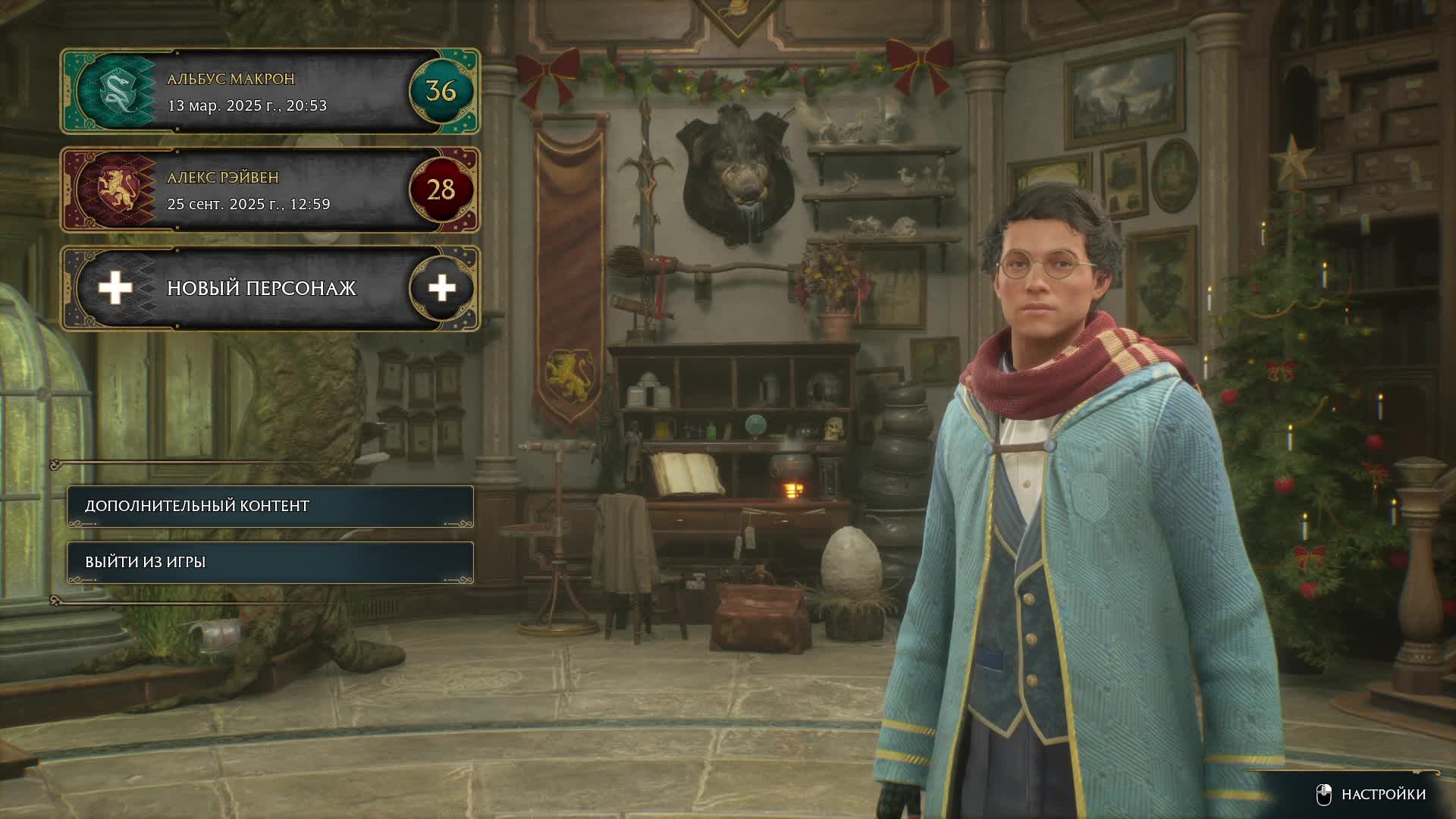Open Дополнительный контент menu

coord(270,506)
